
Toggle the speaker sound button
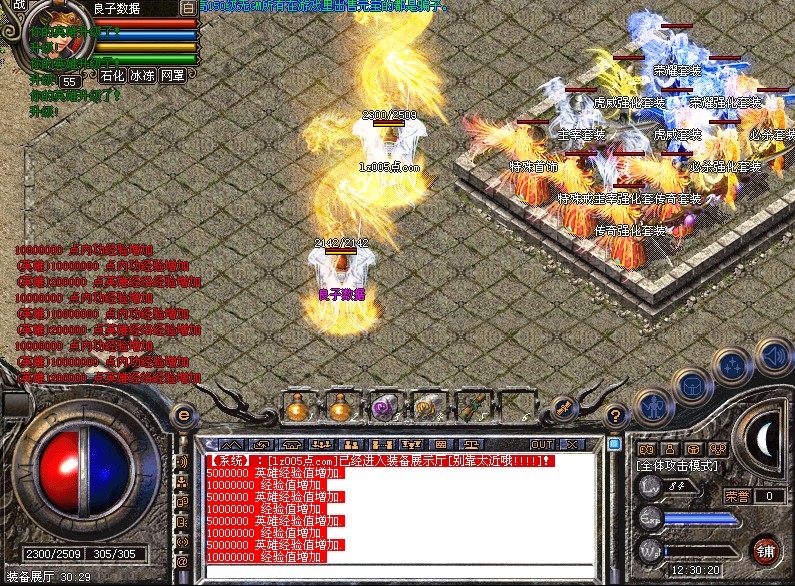tap(772, 353)
